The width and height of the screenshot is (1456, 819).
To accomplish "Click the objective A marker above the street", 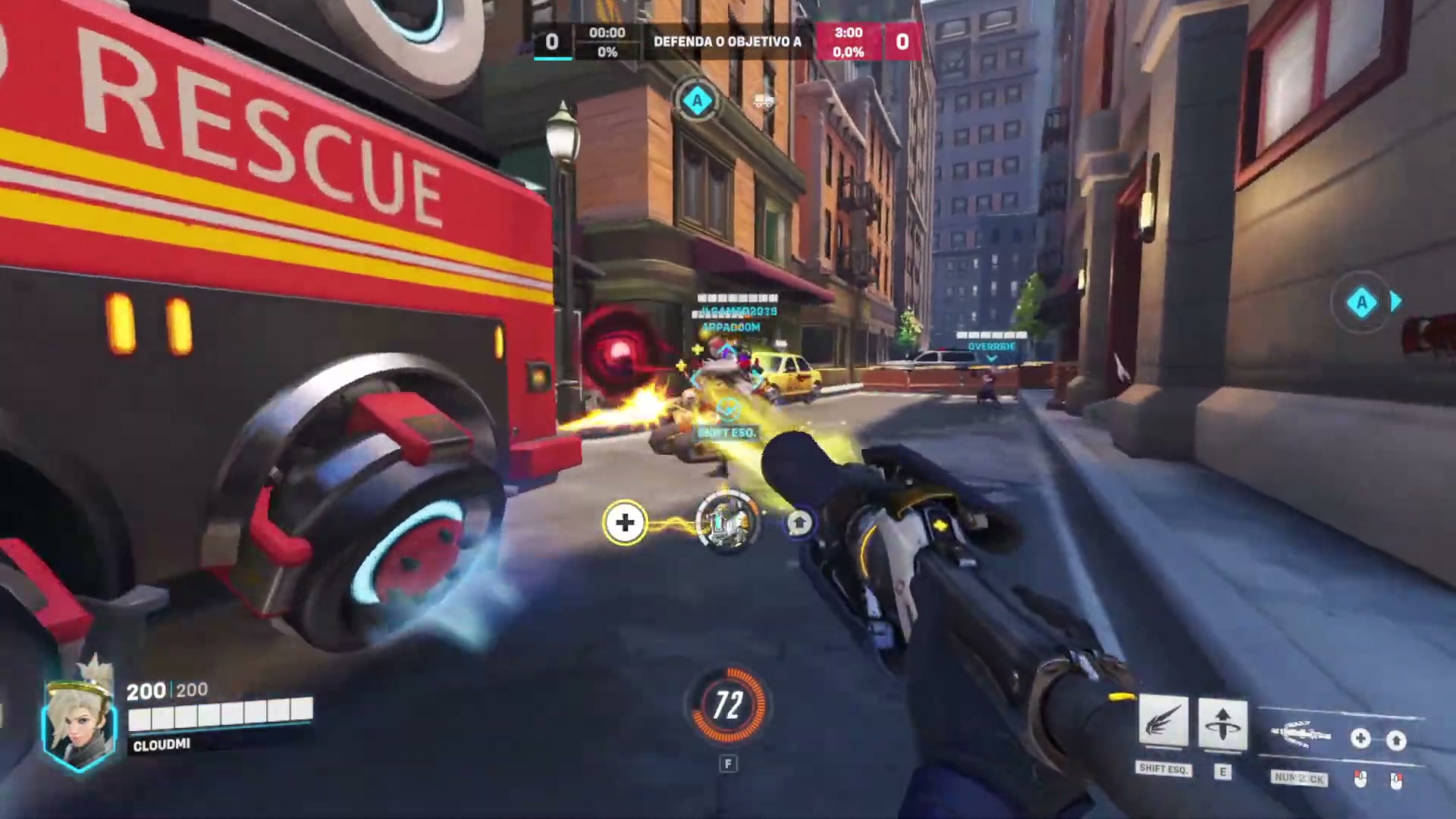I will pyautogui.click(x=697, y=101).
